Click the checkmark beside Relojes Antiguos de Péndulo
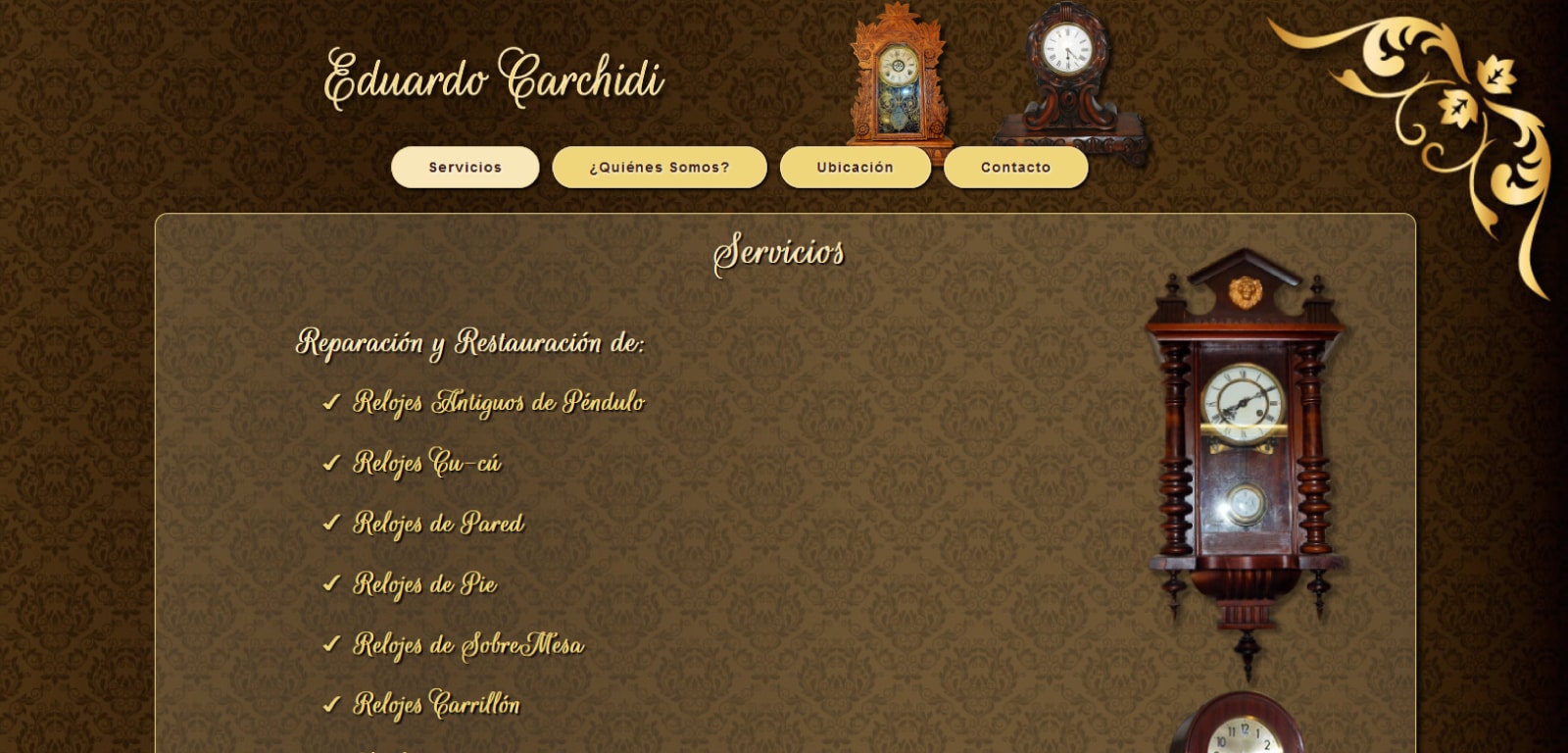Image resolution: width=1568 pixels, height=753 pixels. click(330, 402)
